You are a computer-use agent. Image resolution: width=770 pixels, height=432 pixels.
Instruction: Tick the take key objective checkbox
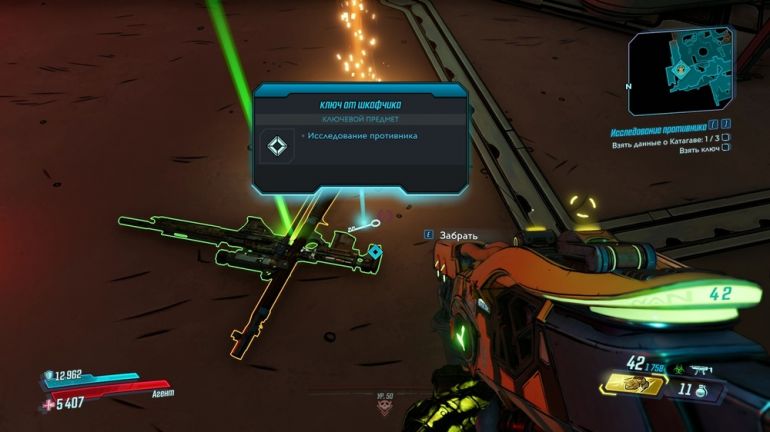pyautogui.click(x=726, y=148)
